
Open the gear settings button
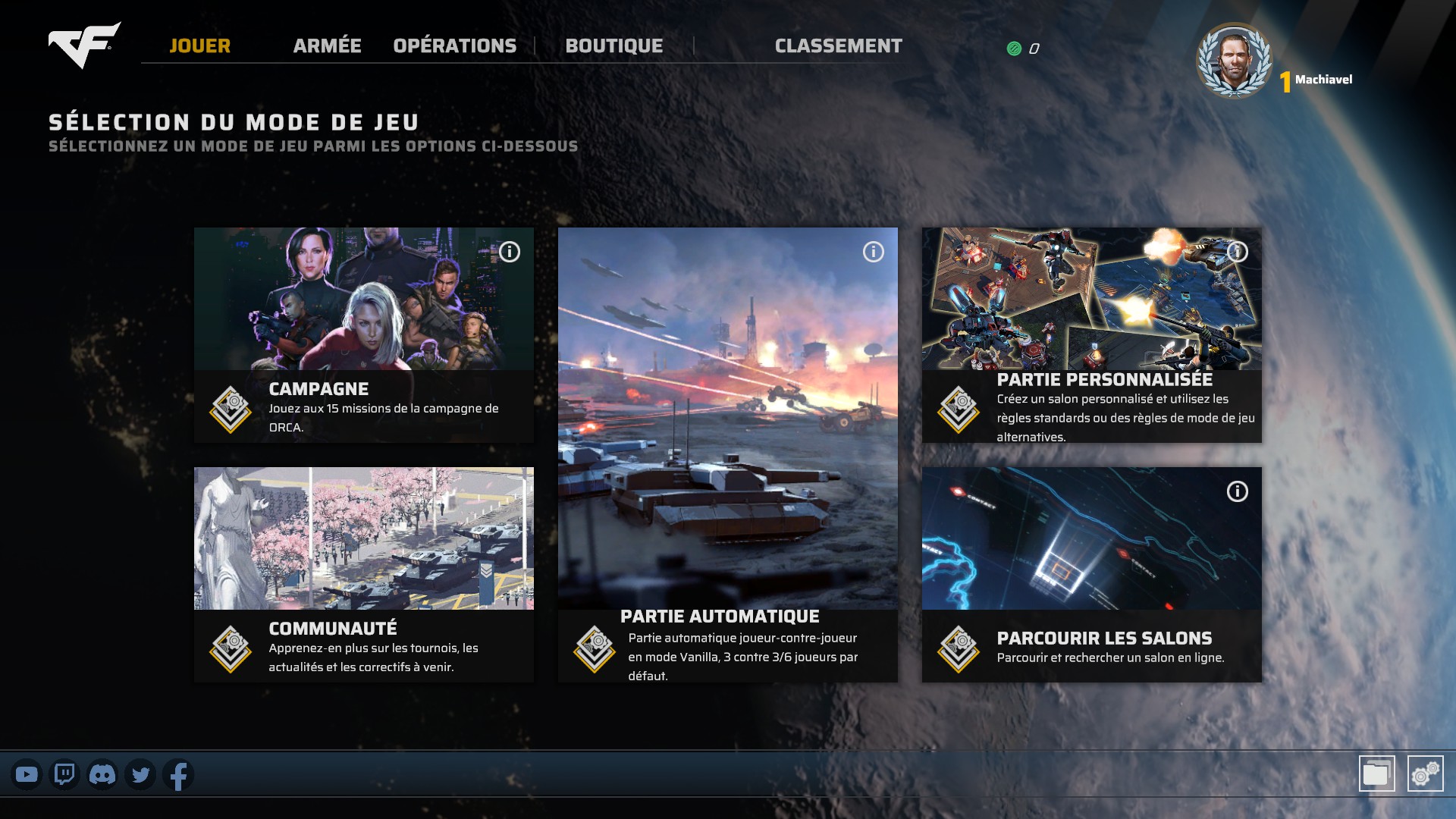click(1425, 773)
